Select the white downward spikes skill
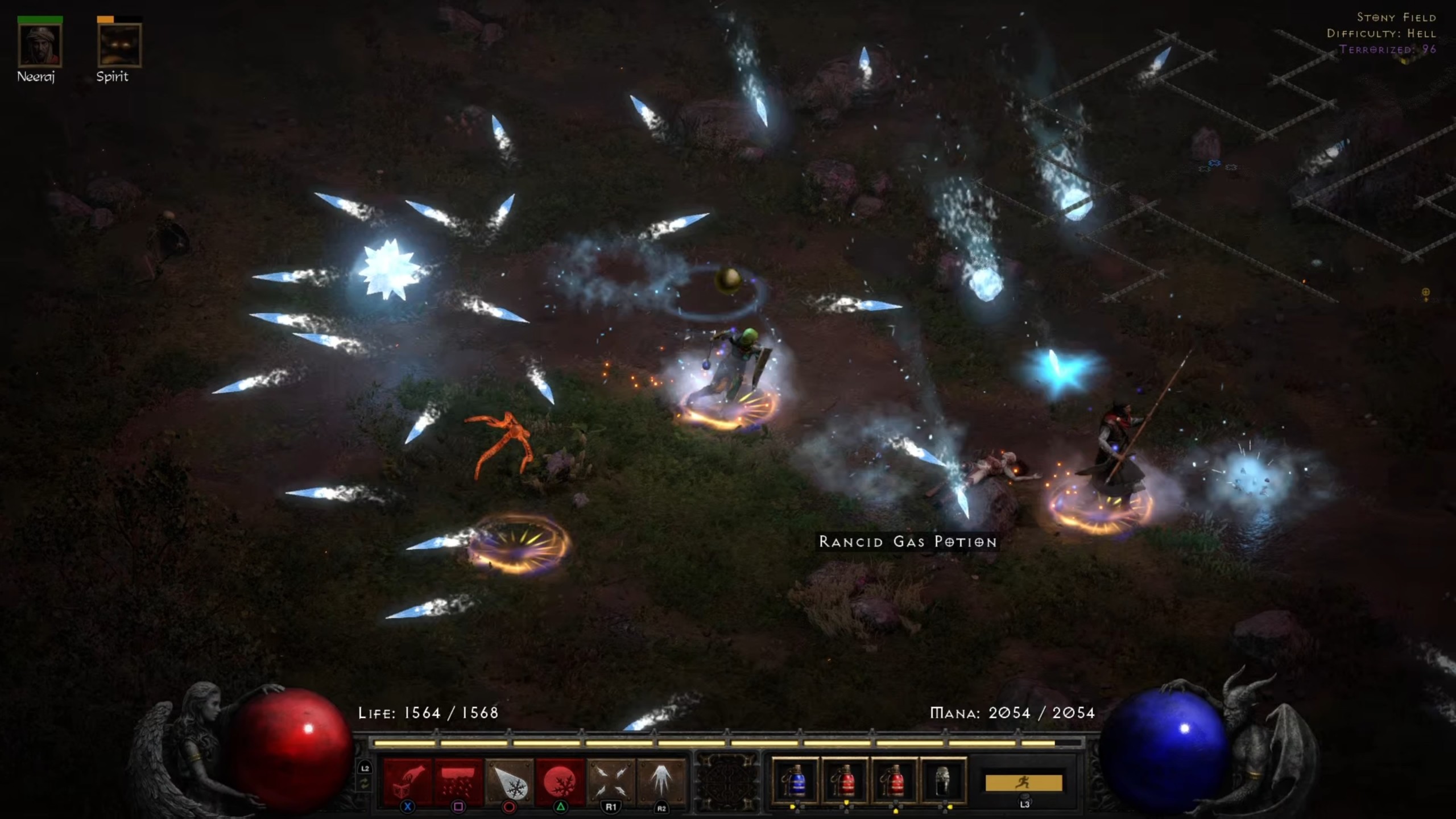Image resolution: width=1456 pixels, height=819 pixels. click(661, 781)
